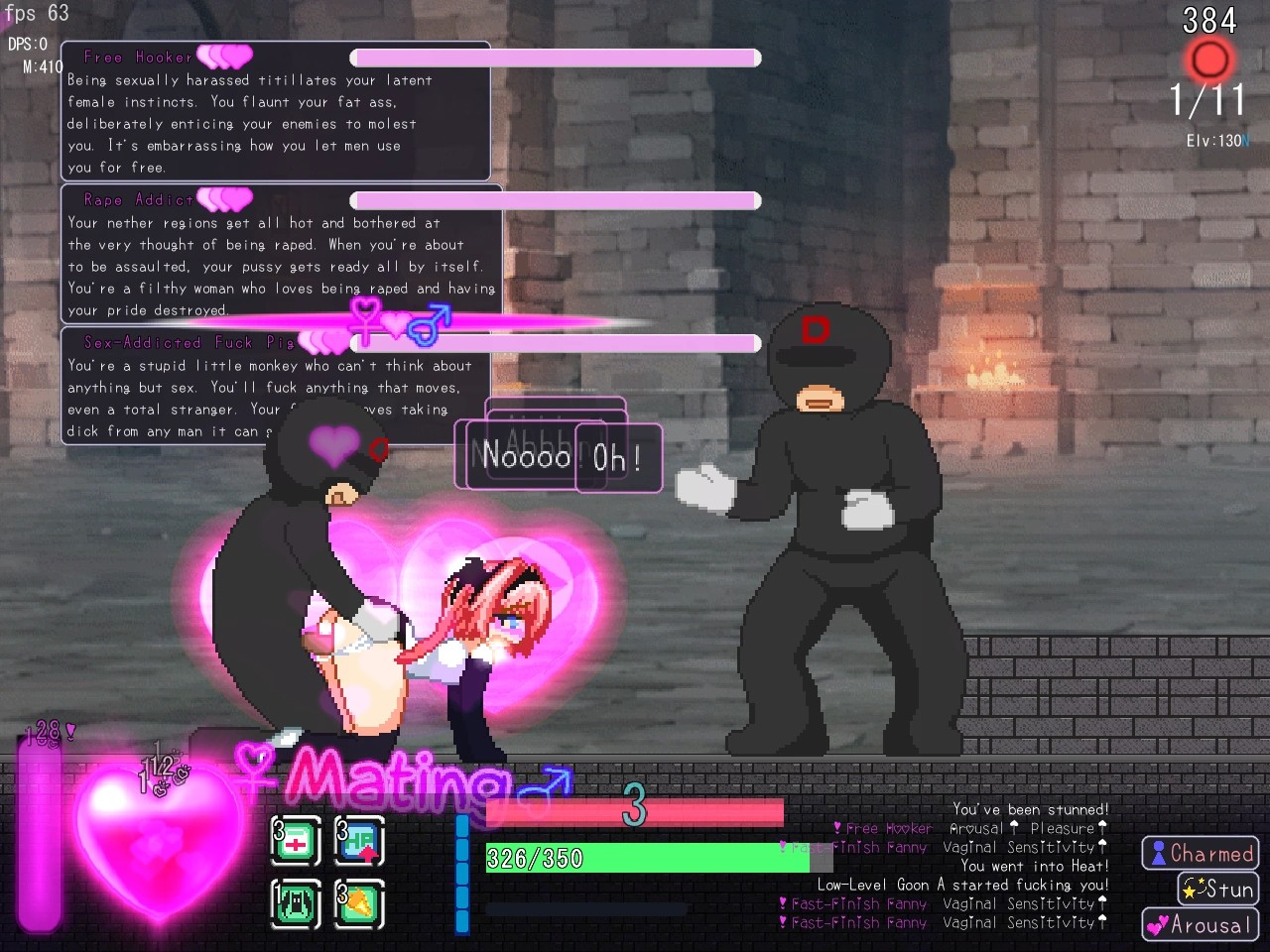Image resolution: width=1270 pixels, height=952 pixels.
Task: Click the Arousal status badge
Action: click(1200, 925)
